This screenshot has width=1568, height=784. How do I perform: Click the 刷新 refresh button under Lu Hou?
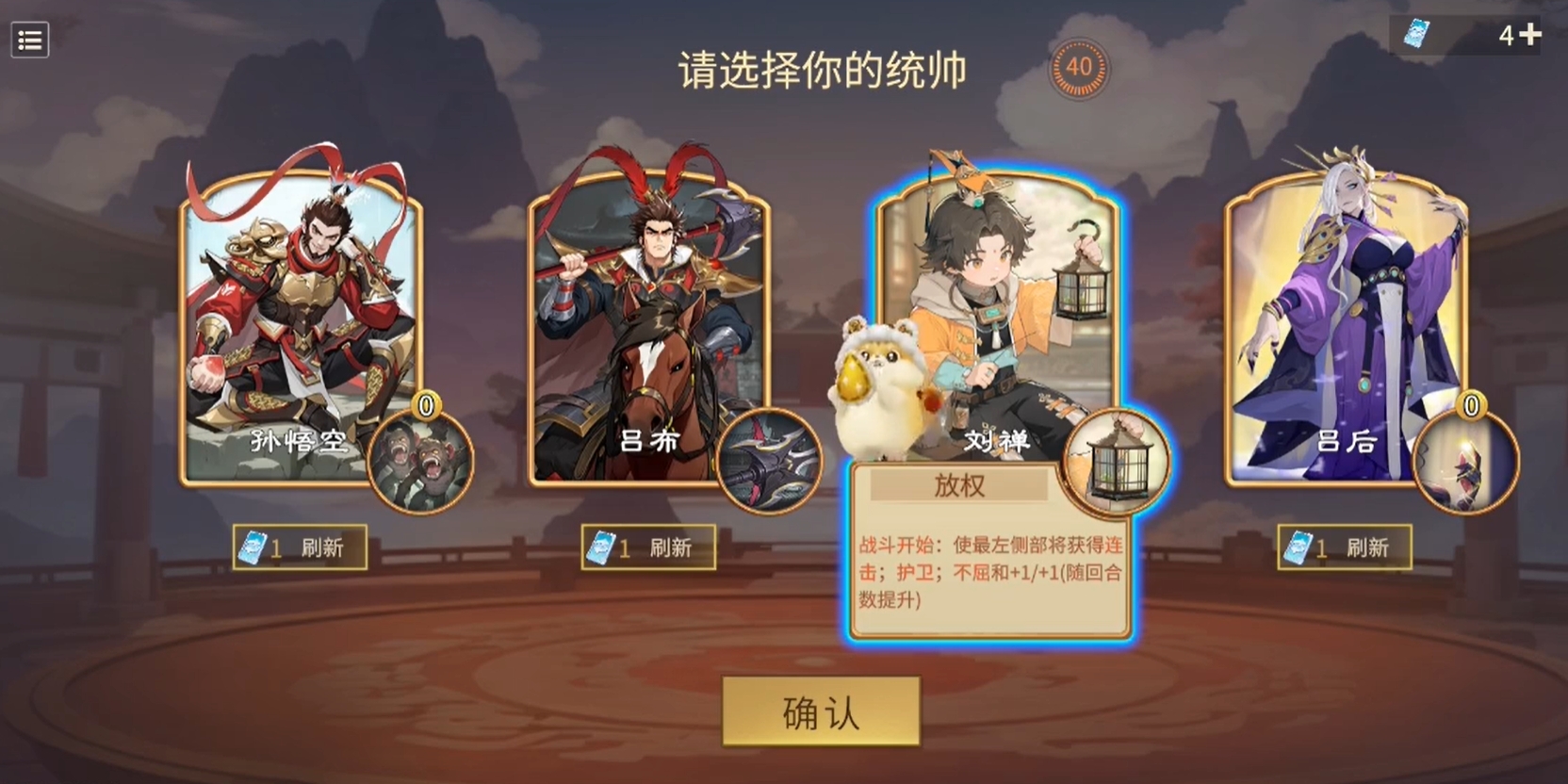point(1368,547)
